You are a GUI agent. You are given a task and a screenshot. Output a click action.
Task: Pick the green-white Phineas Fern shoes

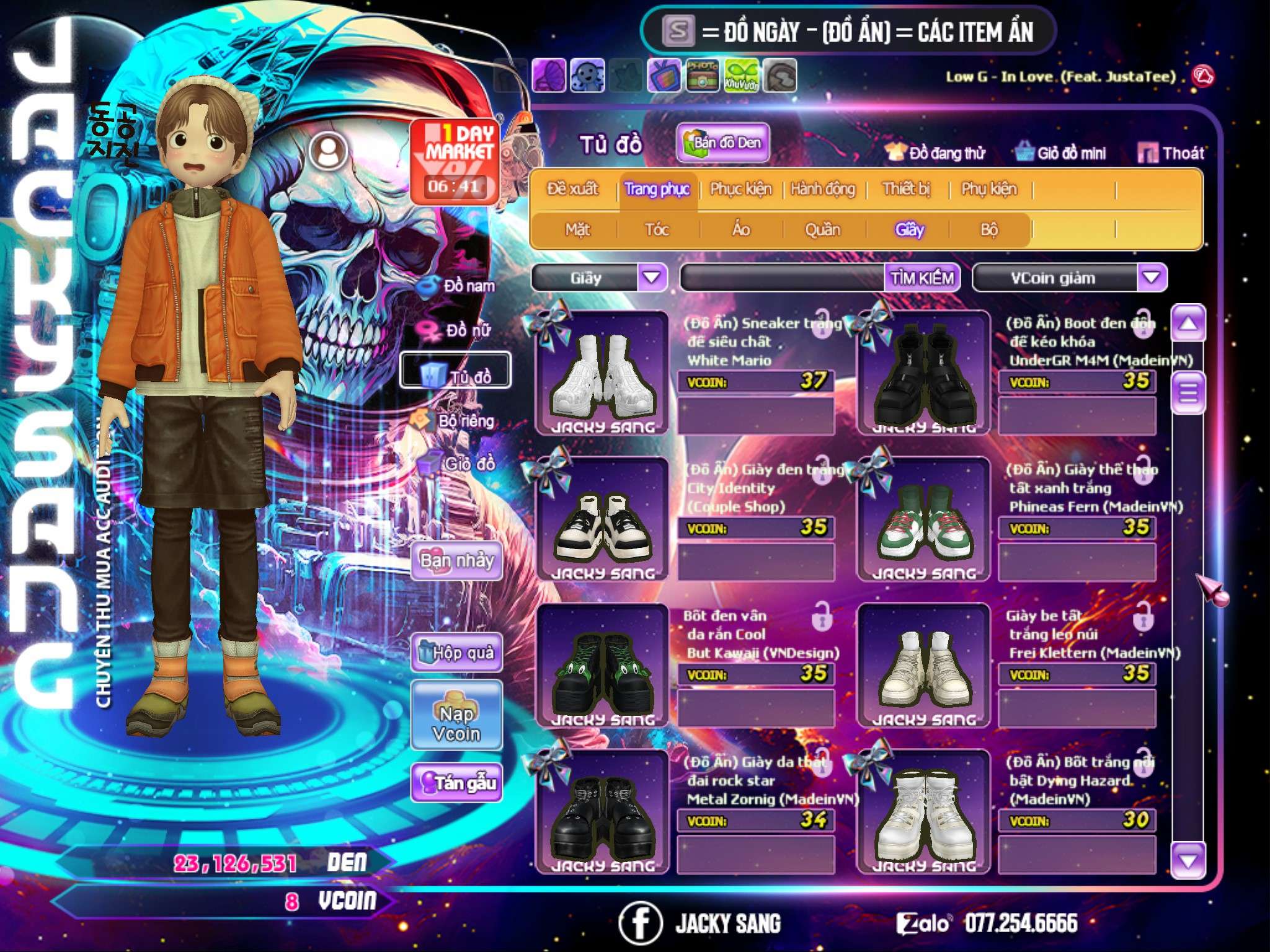(x=923, y=519)
